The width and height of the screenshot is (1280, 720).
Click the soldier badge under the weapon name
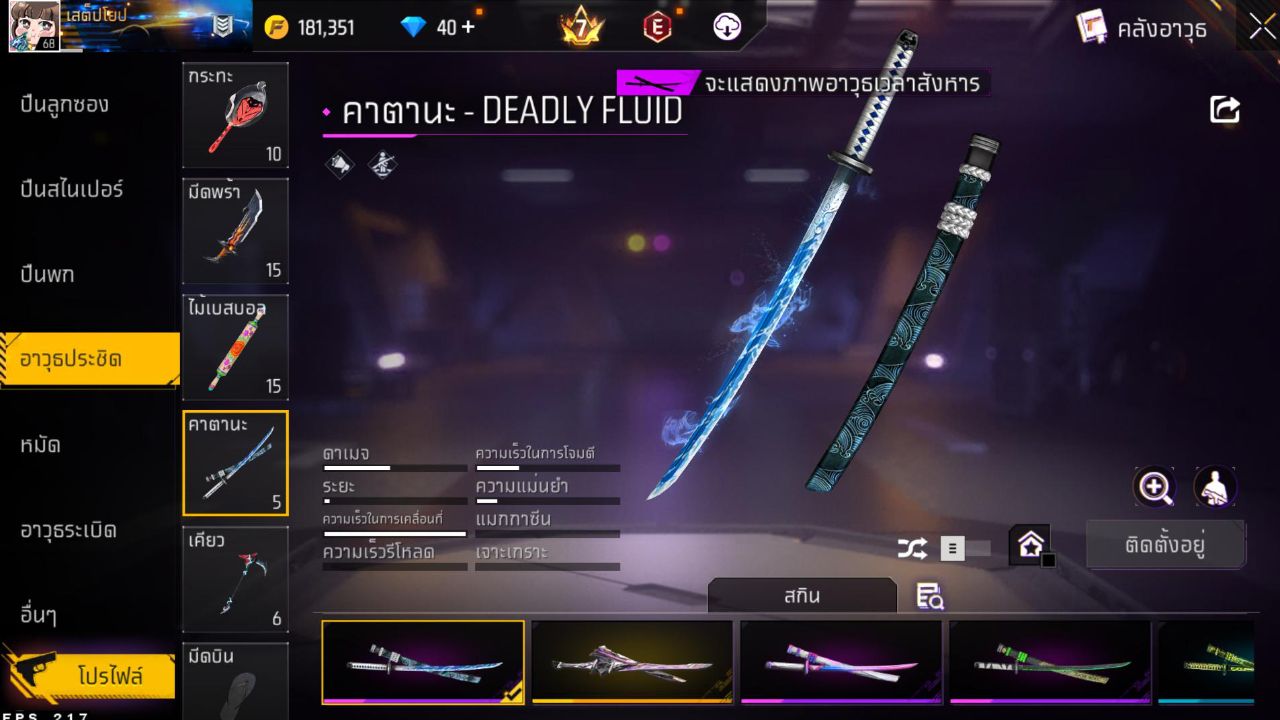tap(383, 163)
